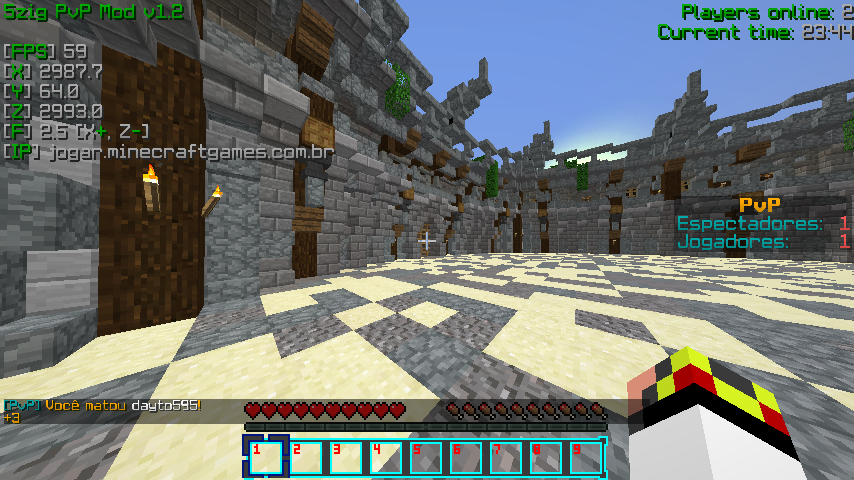Select the last hotbar slot, number 9
Screen dimensions: 854x480
click(x=586, y=457)
